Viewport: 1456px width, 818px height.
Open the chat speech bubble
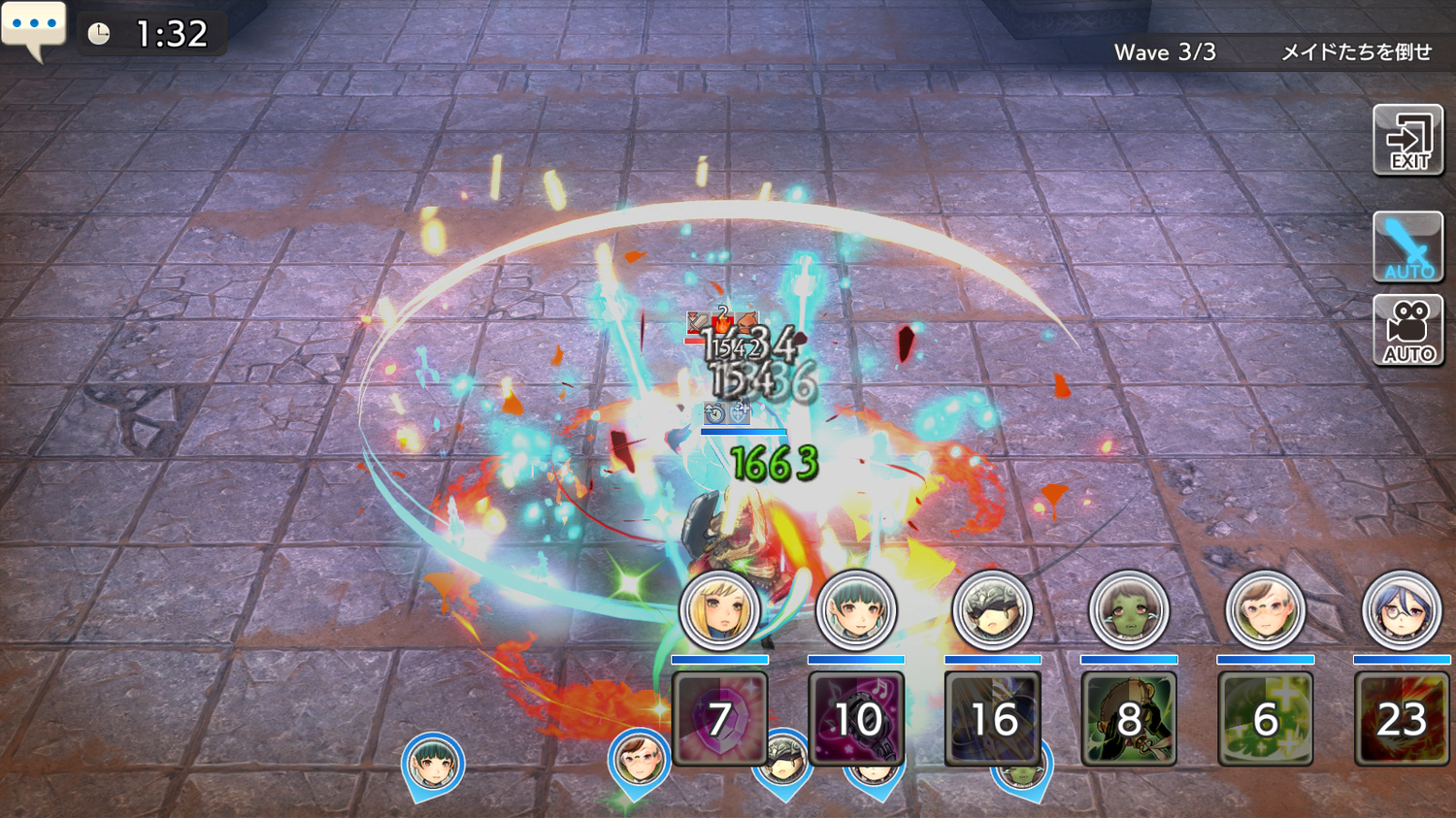[x=33, y=29]
